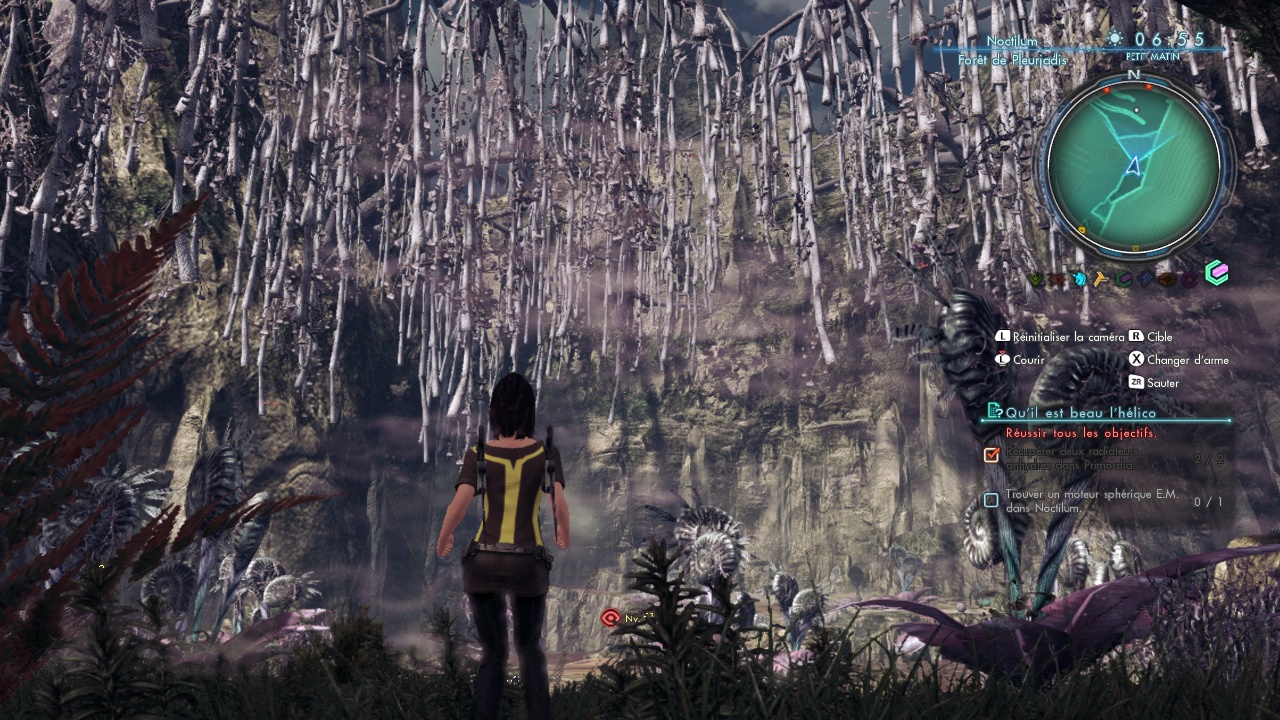The width and height of the screenshot is (1280, 720).
Task: Select the purple ring menu icon
Action: tap(1188, 279)
